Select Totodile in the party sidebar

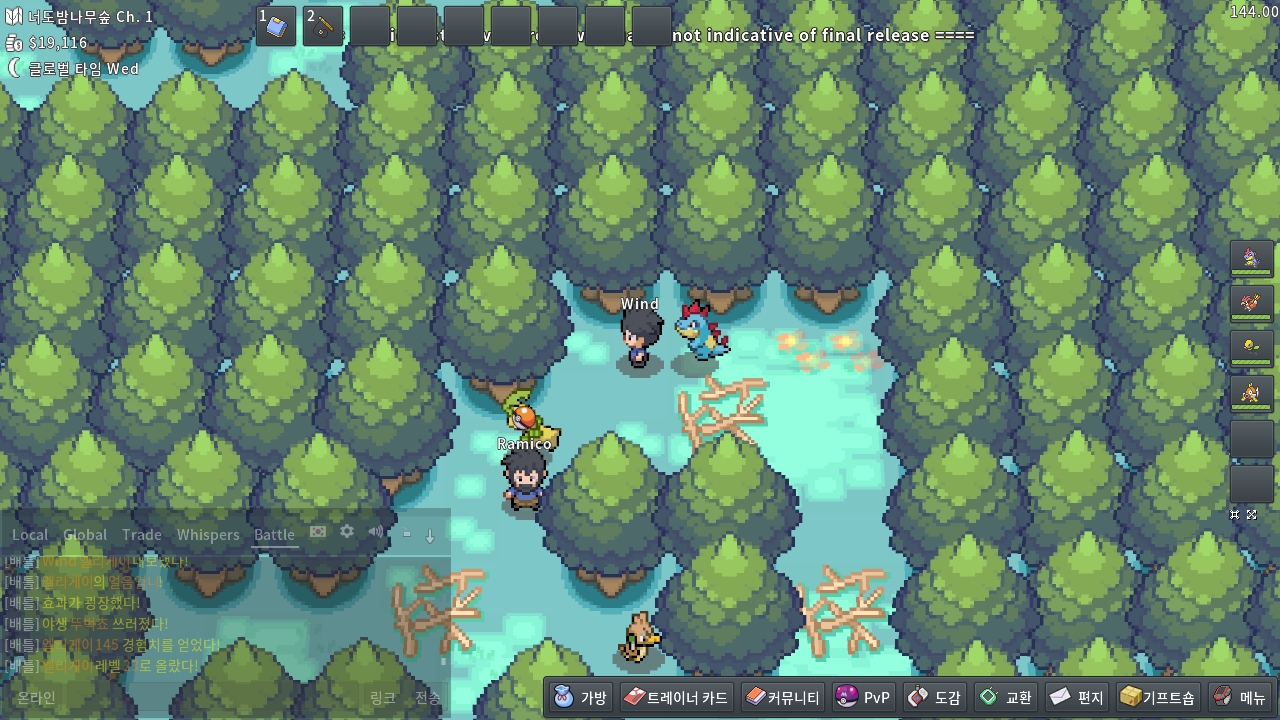[1251, 258]
